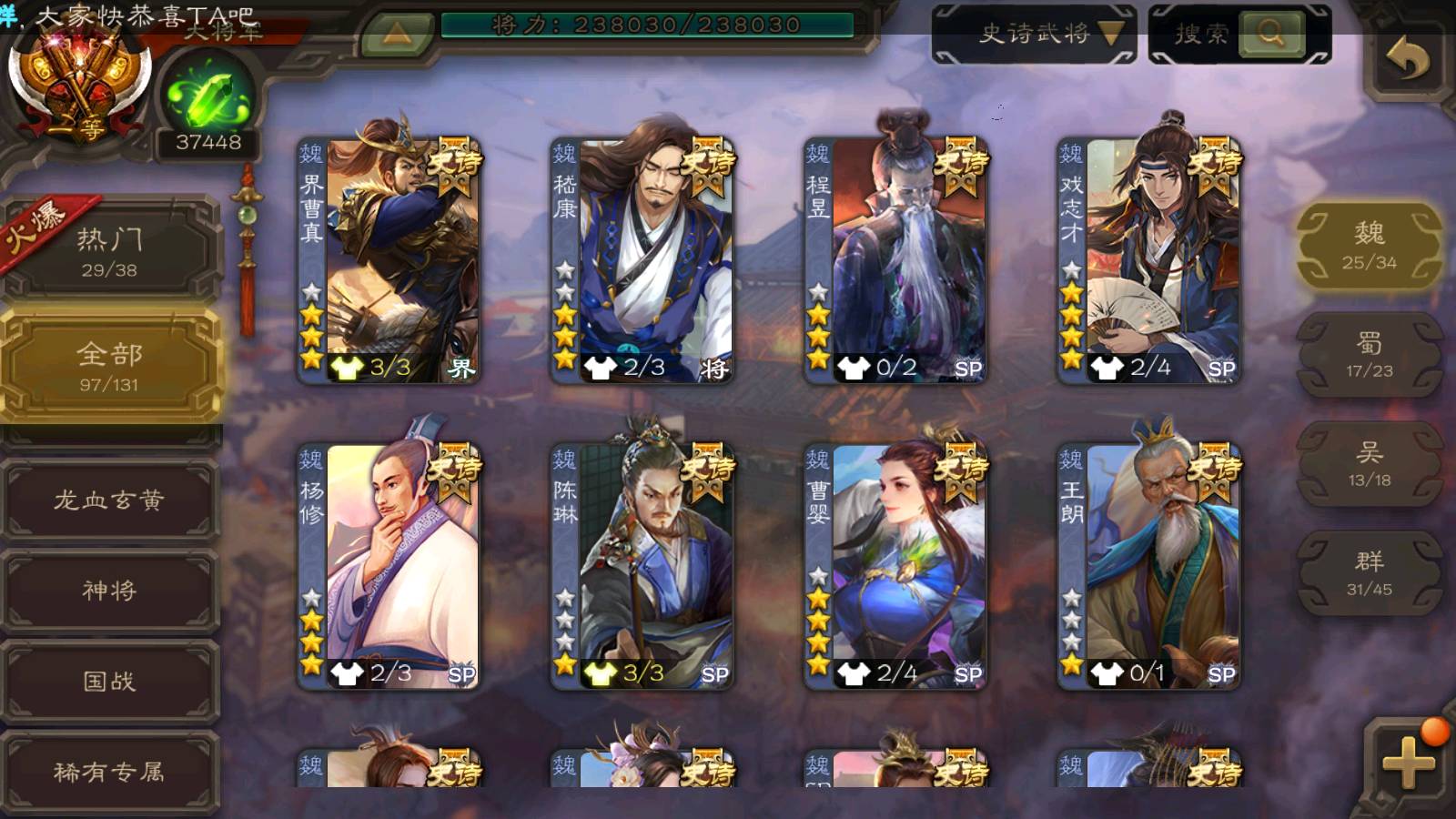Open the 戏志才 general card

(x=1148, y=259)
